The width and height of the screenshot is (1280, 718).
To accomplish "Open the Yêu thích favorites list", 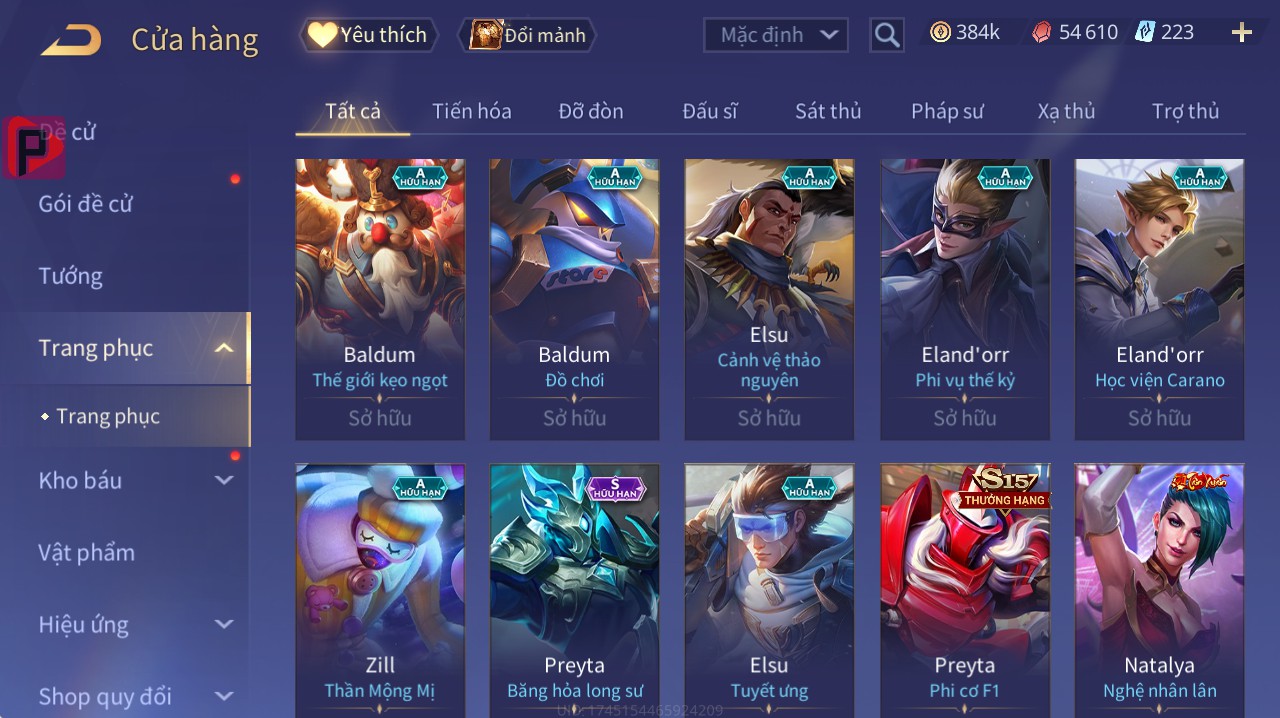I will tap(369, 35).
